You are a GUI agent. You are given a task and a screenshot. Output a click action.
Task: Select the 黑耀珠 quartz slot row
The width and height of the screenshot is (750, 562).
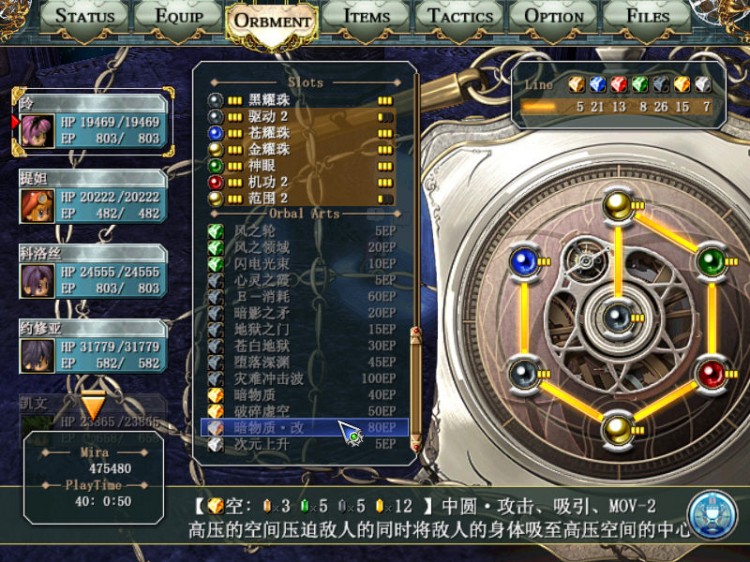[300, 101]
